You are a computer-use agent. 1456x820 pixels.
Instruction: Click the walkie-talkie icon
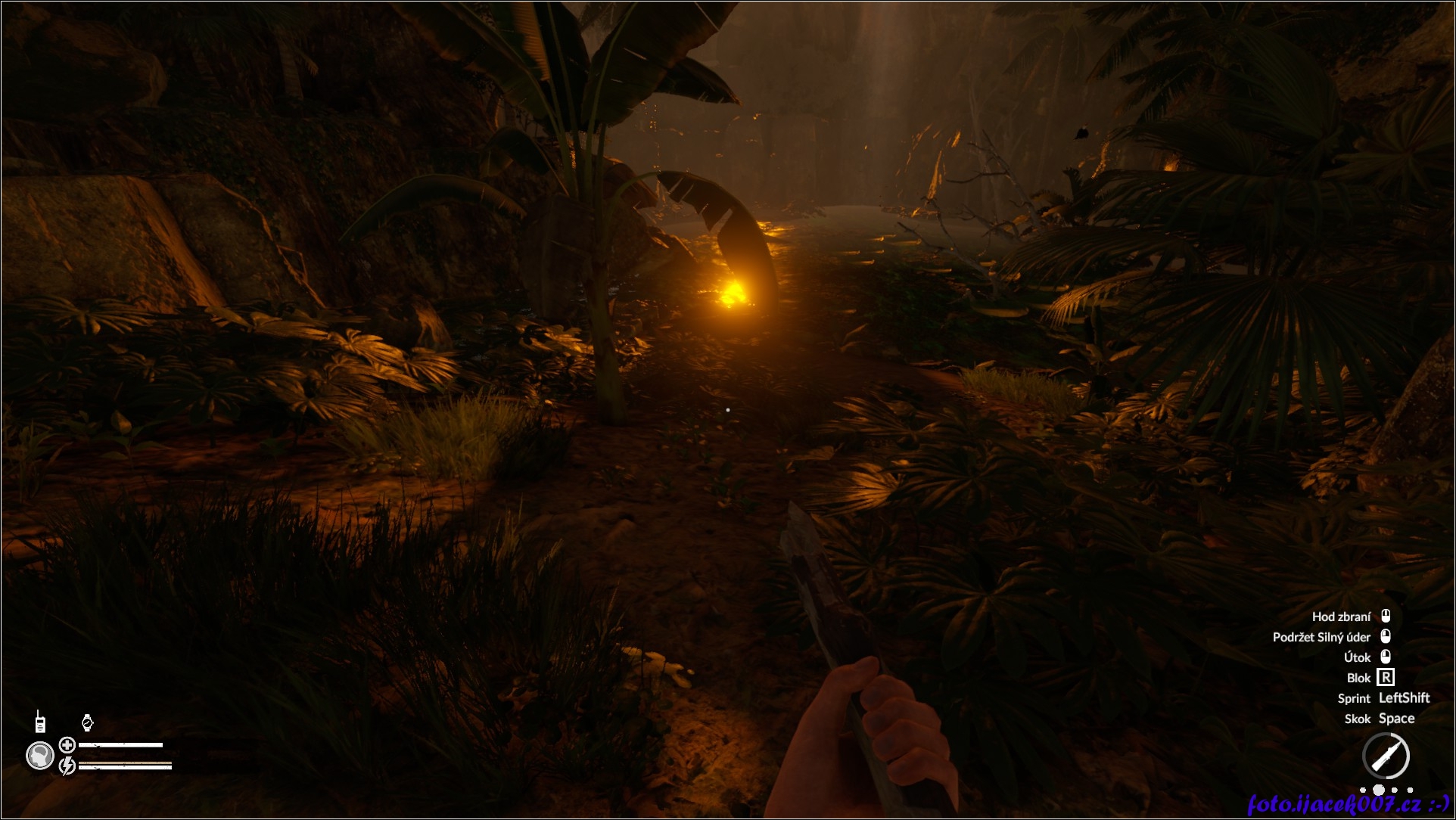click(39, 722)
